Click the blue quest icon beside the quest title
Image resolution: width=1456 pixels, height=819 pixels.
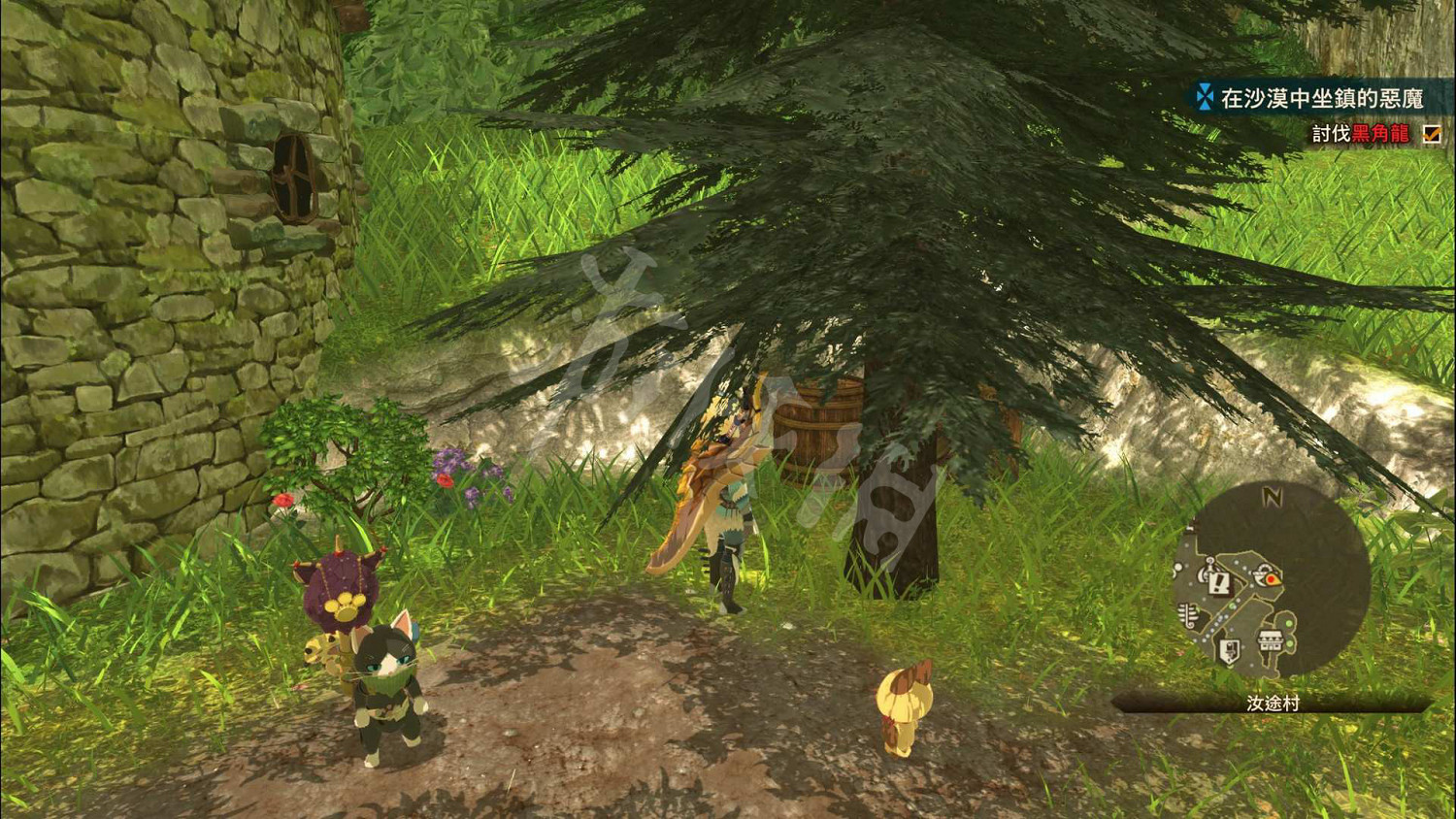(x=1204, y=96)
